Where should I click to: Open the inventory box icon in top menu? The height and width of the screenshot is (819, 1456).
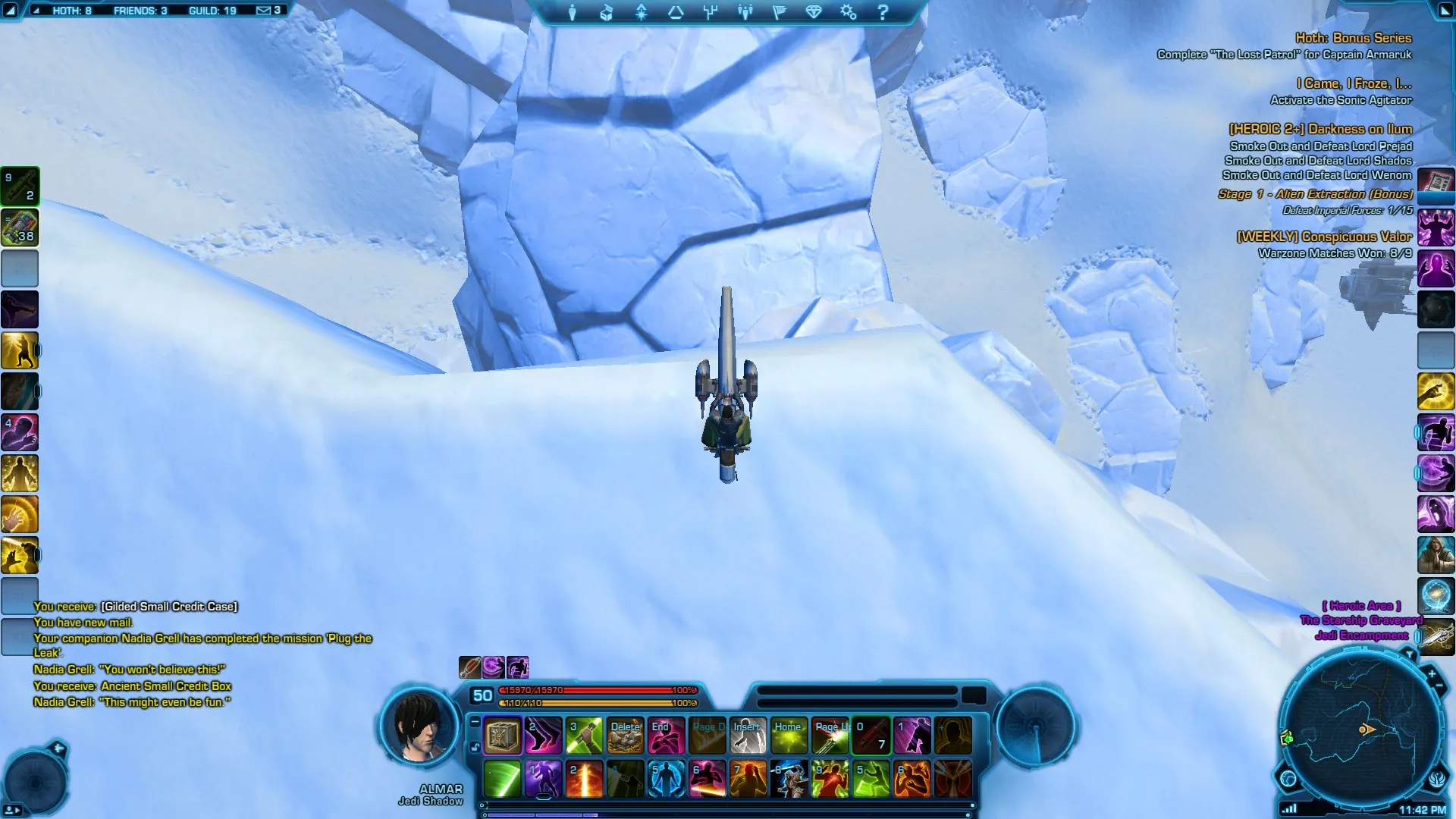607,13
